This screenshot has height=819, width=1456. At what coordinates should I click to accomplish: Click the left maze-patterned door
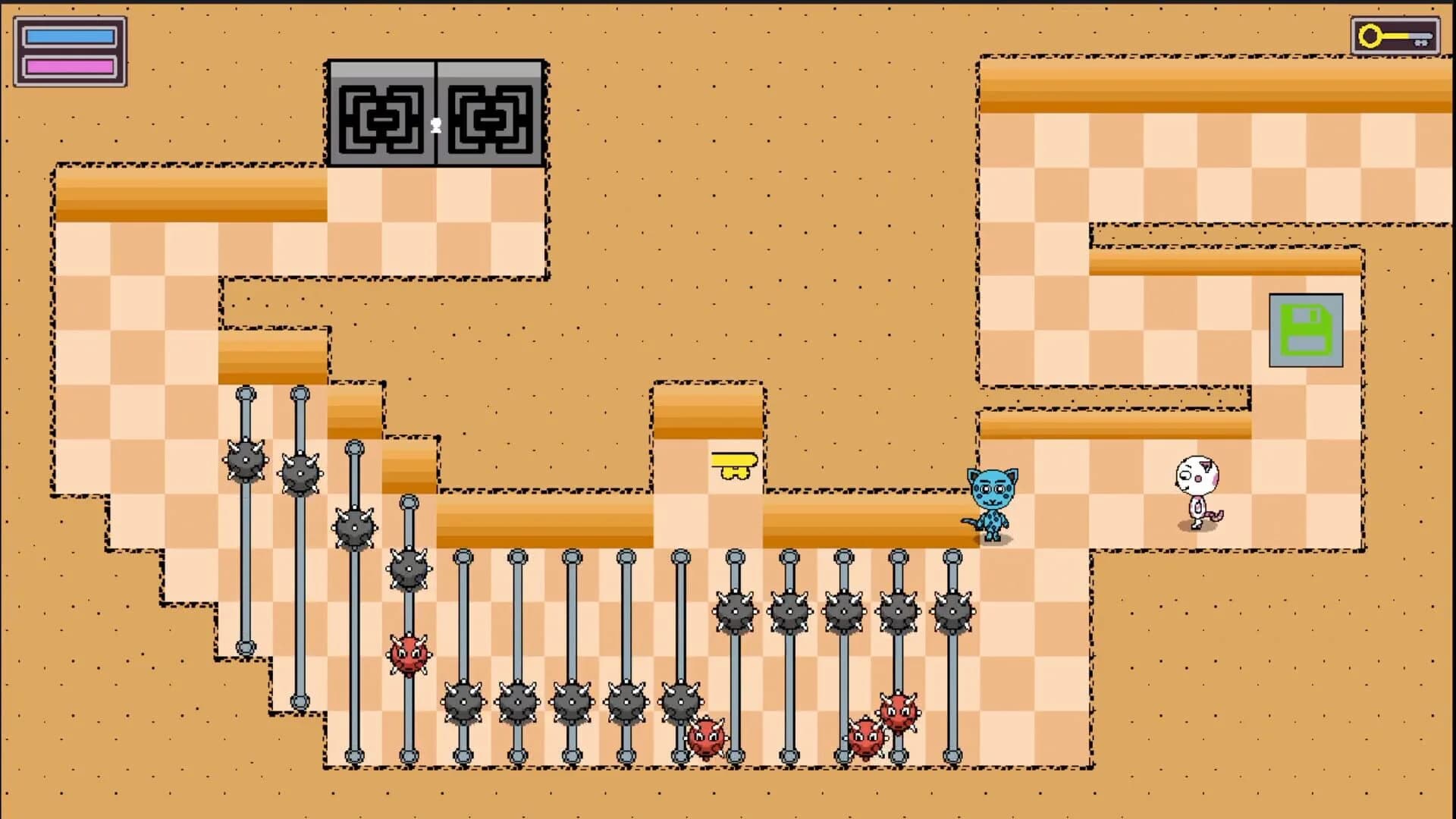[381, 111]
